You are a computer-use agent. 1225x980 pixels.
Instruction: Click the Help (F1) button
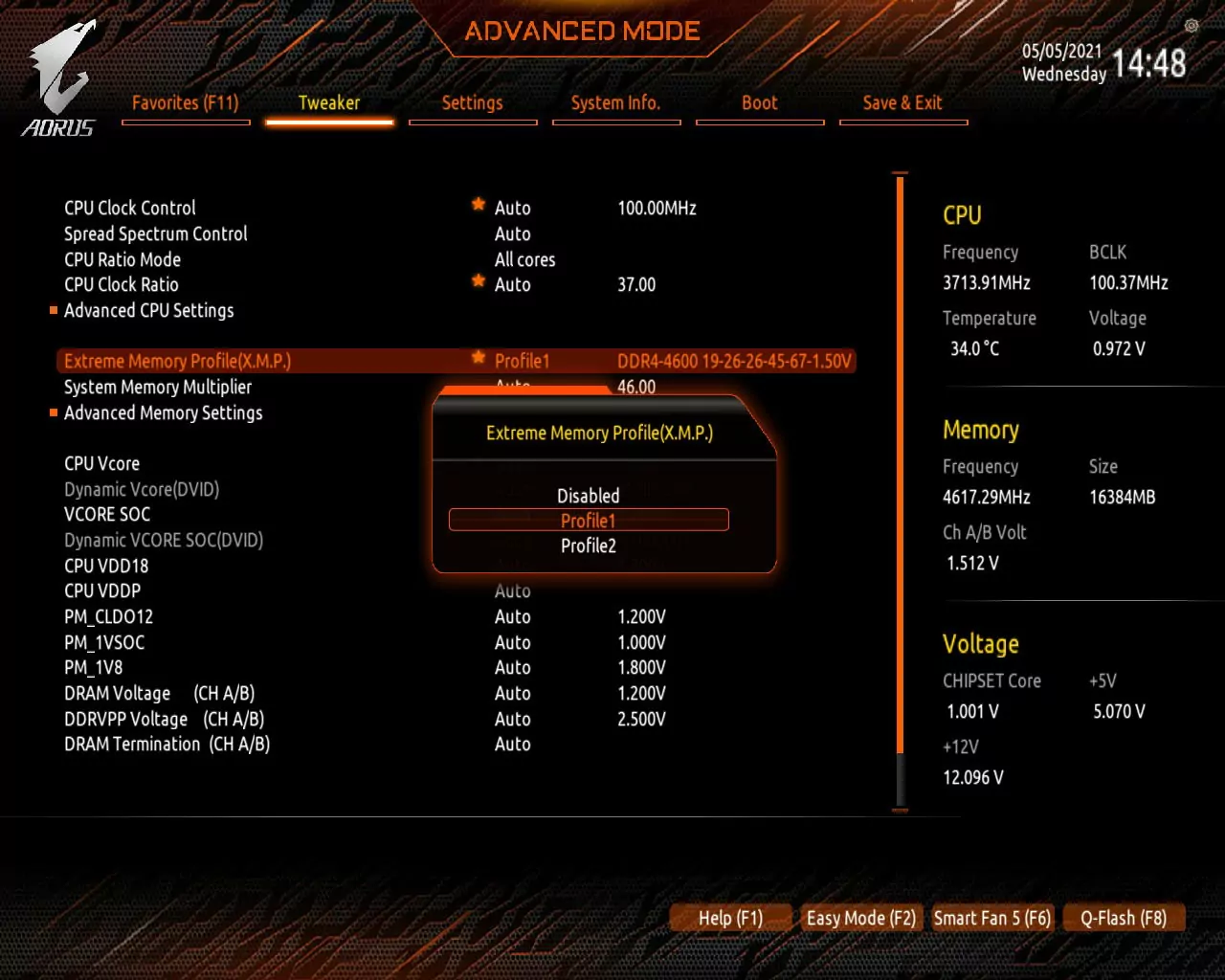click(x=731, y=918)
